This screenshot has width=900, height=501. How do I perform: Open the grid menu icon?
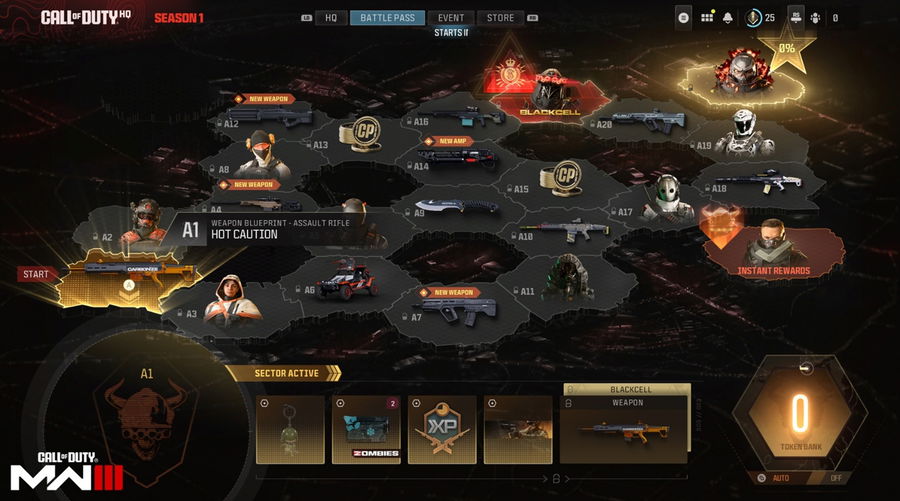pyautogui.click(x=707, y=18)
